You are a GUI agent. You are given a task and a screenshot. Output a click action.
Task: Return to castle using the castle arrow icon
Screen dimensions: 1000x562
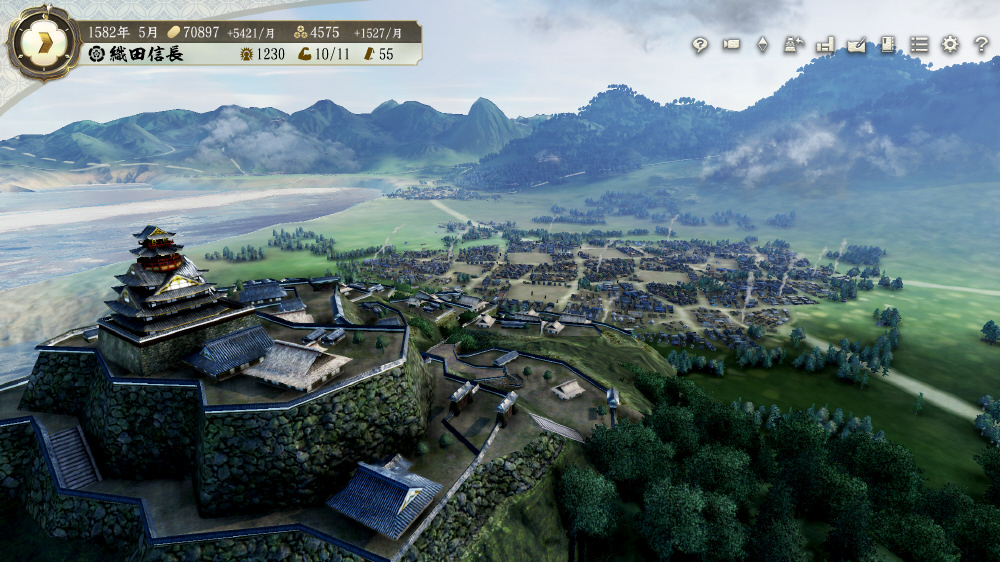(794, 44)
